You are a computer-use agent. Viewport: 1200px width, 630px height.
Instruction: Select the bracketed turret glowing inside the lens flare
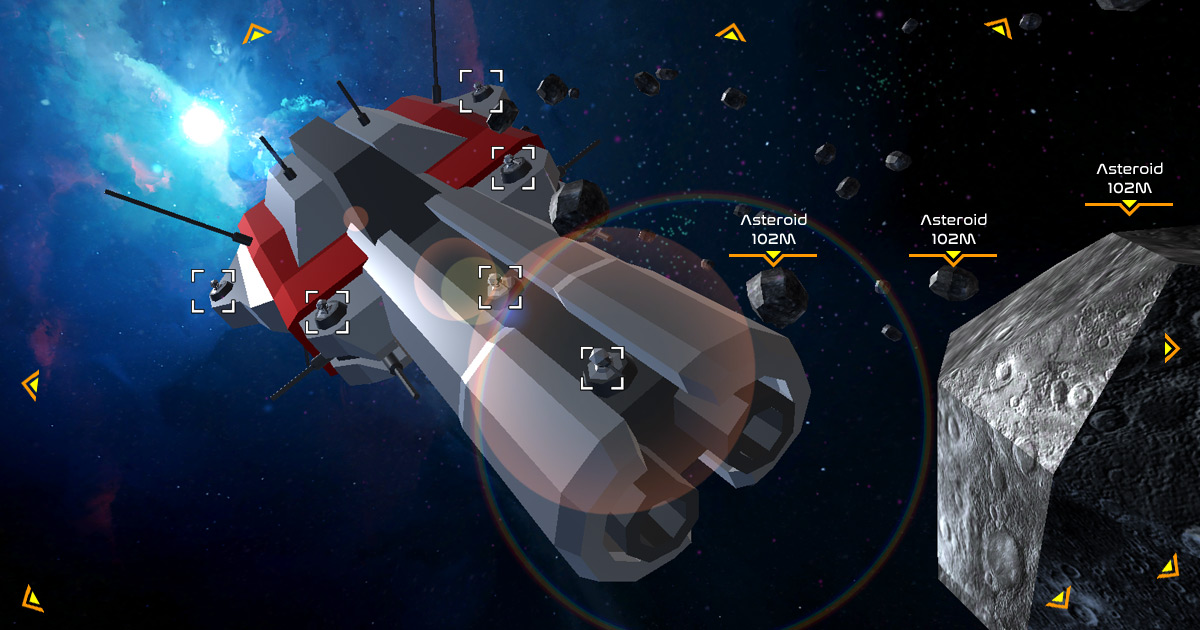point(499,287)
